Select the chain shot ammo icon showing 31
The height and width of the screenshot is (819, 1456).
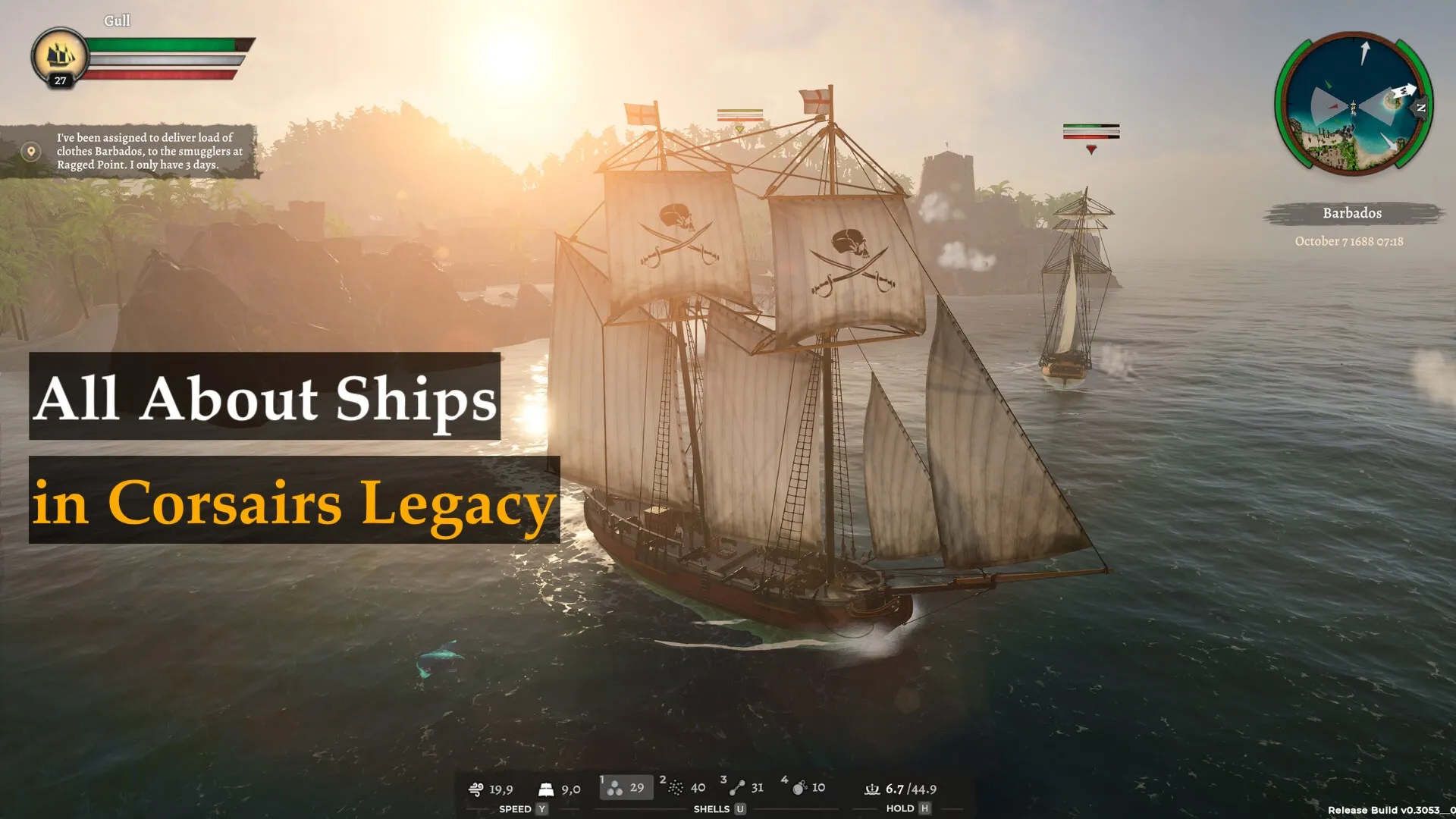pos(737,788)
